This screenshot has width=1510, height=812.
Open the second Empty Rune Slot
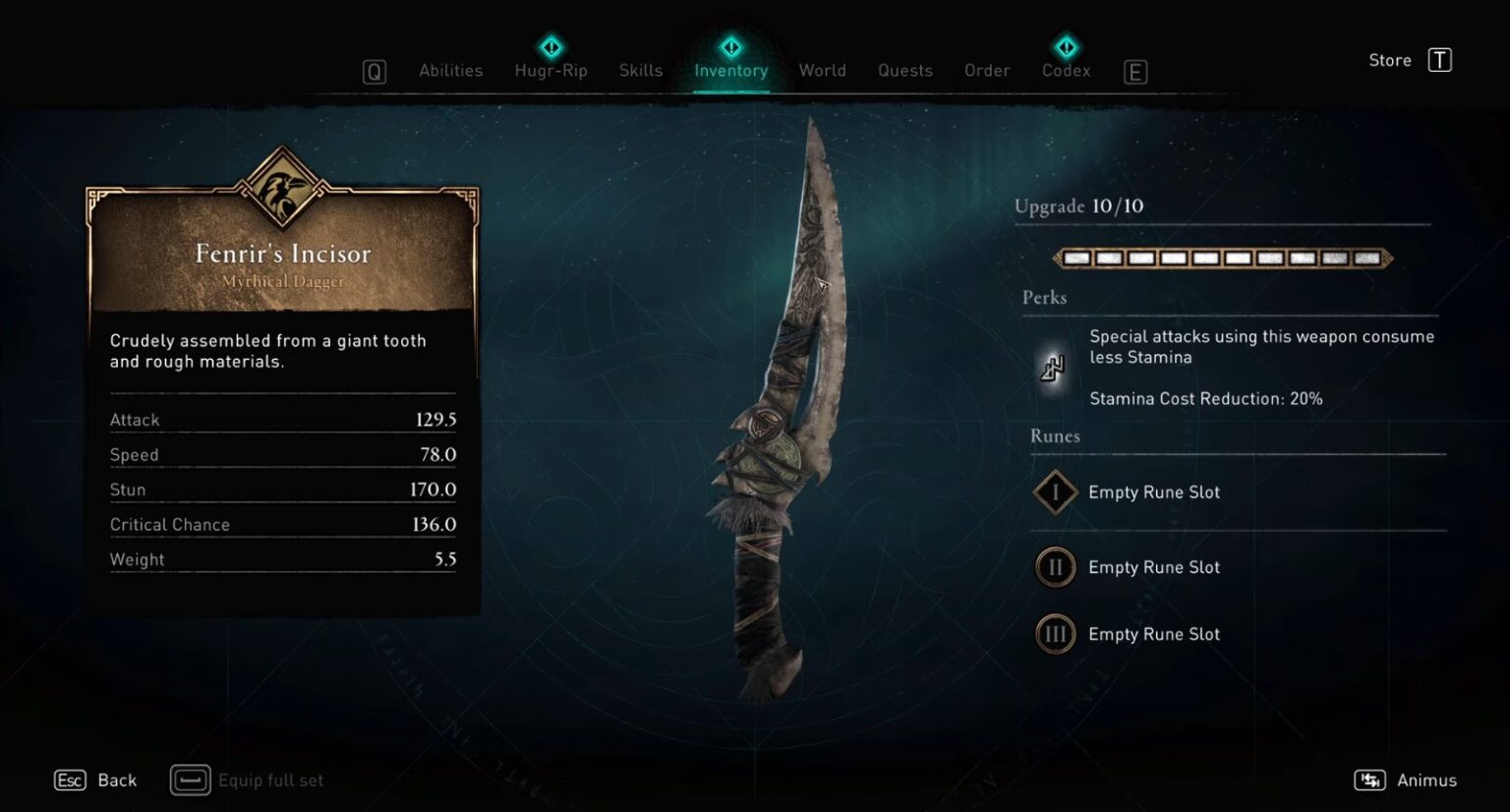[x=1154, y=567]
